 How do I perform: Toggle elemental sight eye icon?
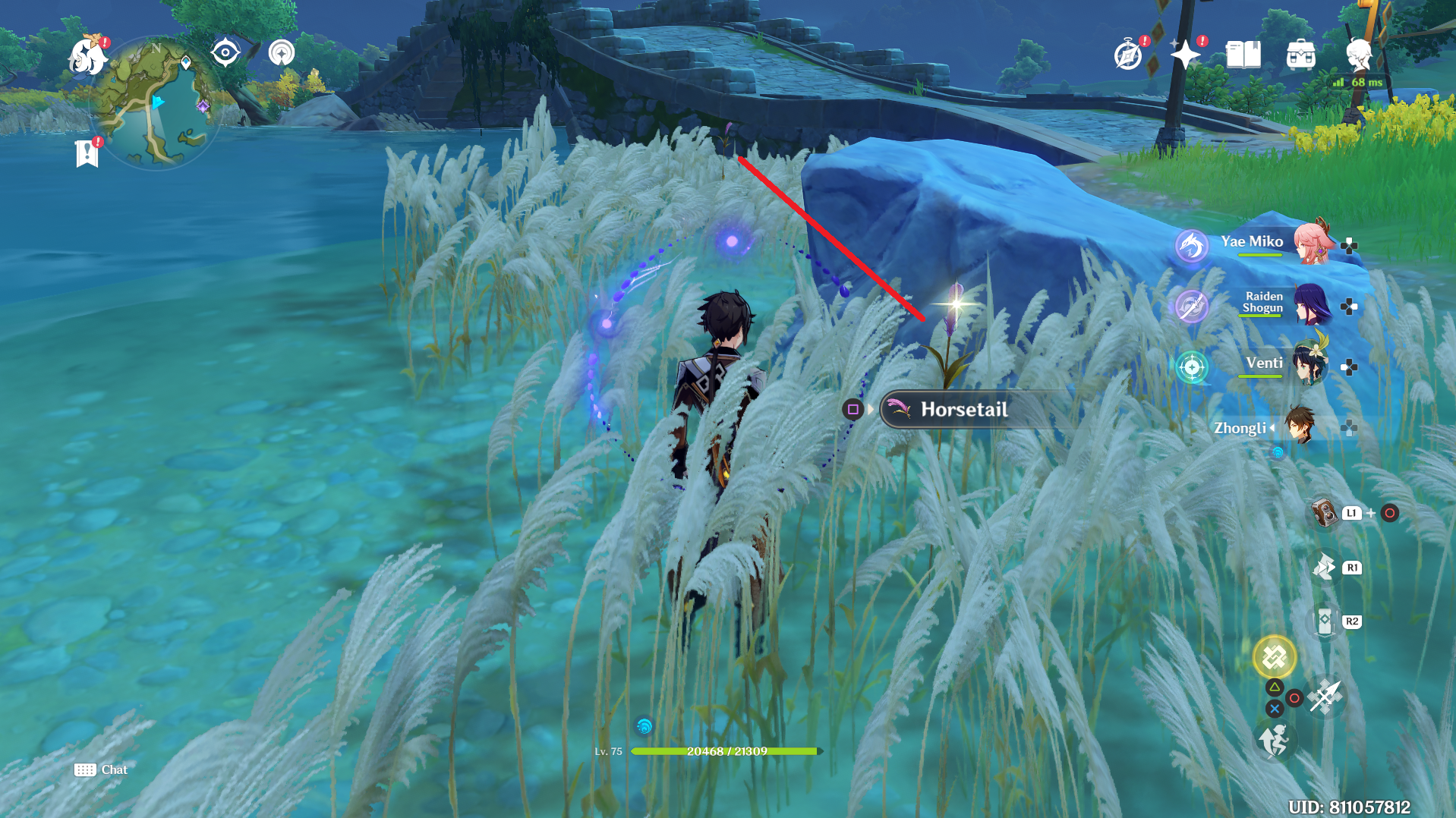click(225, 52)
